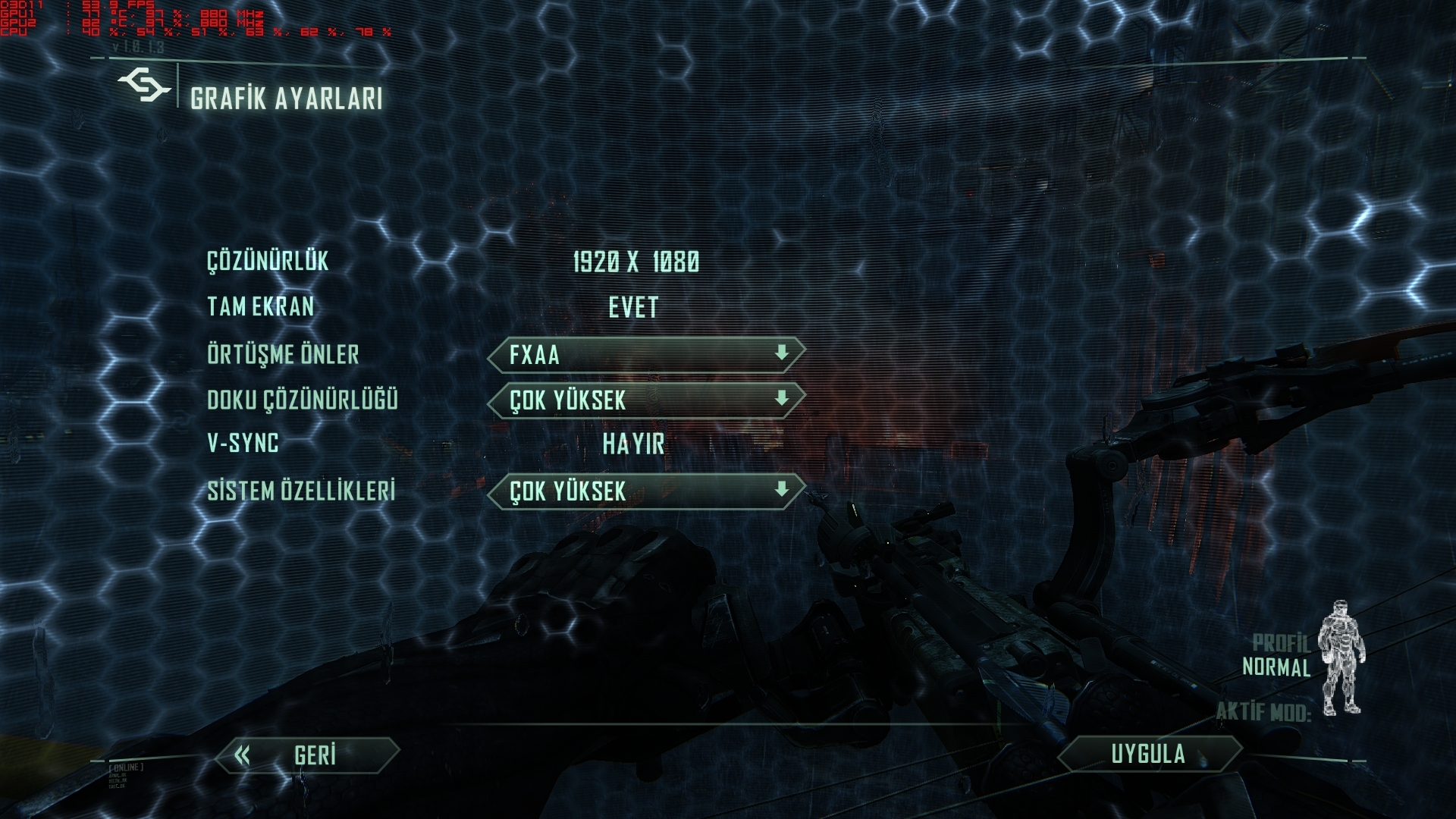
Task: Change the 1920 x 1080 resolution value
Action: coord(635,262)
